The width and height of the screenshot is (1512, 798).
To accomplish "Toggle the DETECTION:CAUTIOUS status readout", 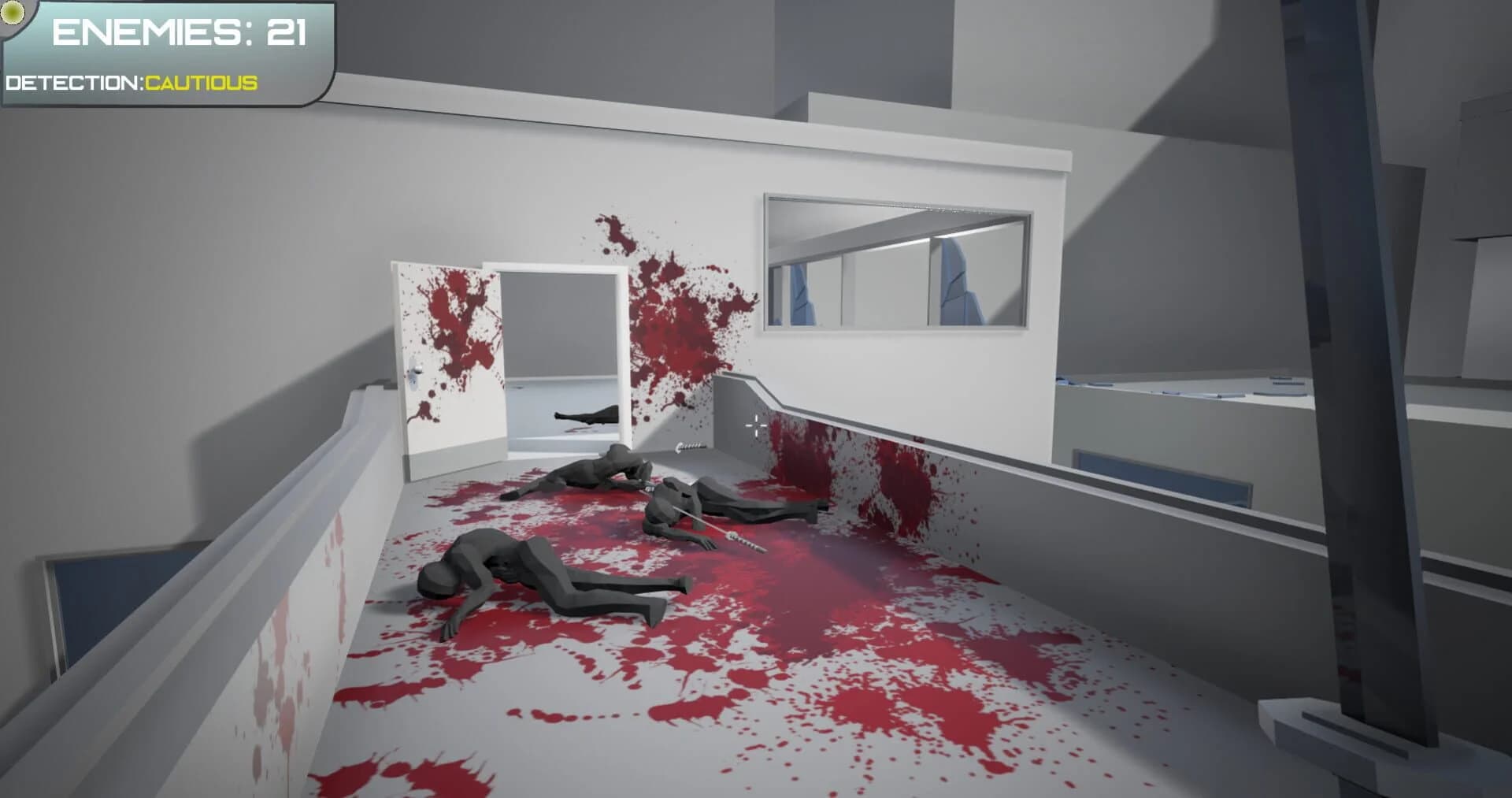I will [130, 81].
